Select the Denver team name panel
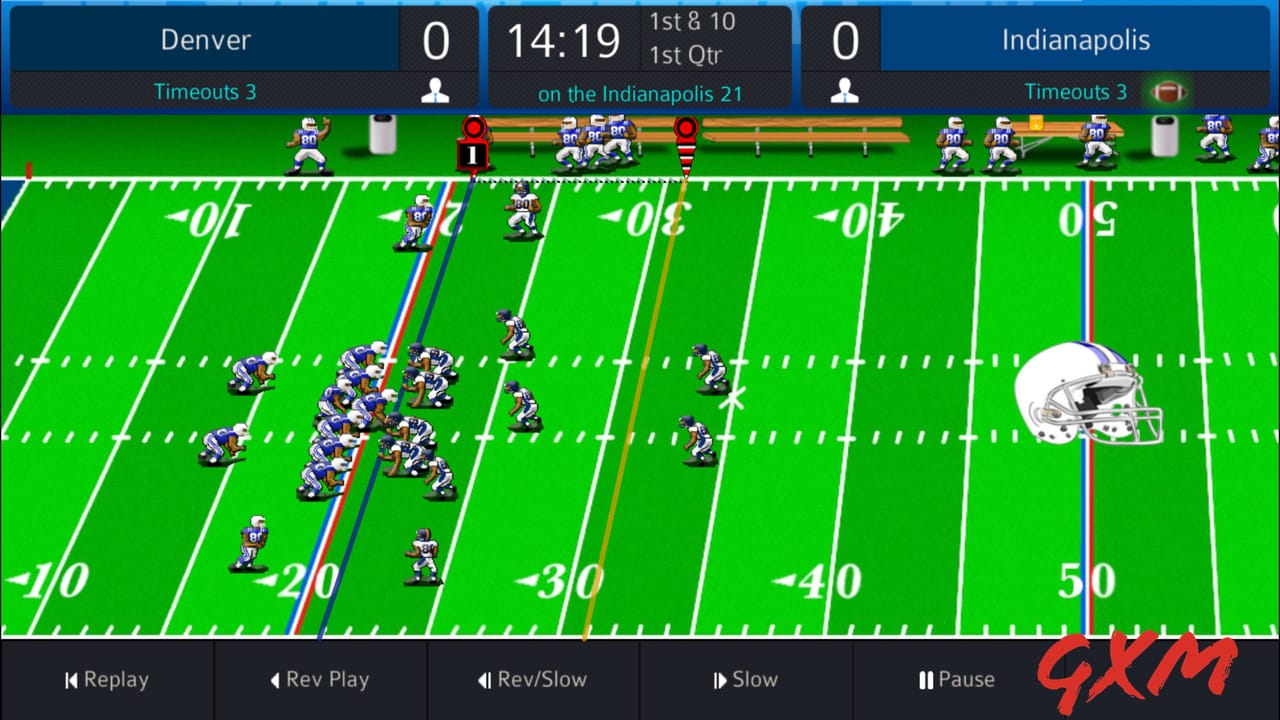The image size is (1280, 720). (x=205, y=40)
